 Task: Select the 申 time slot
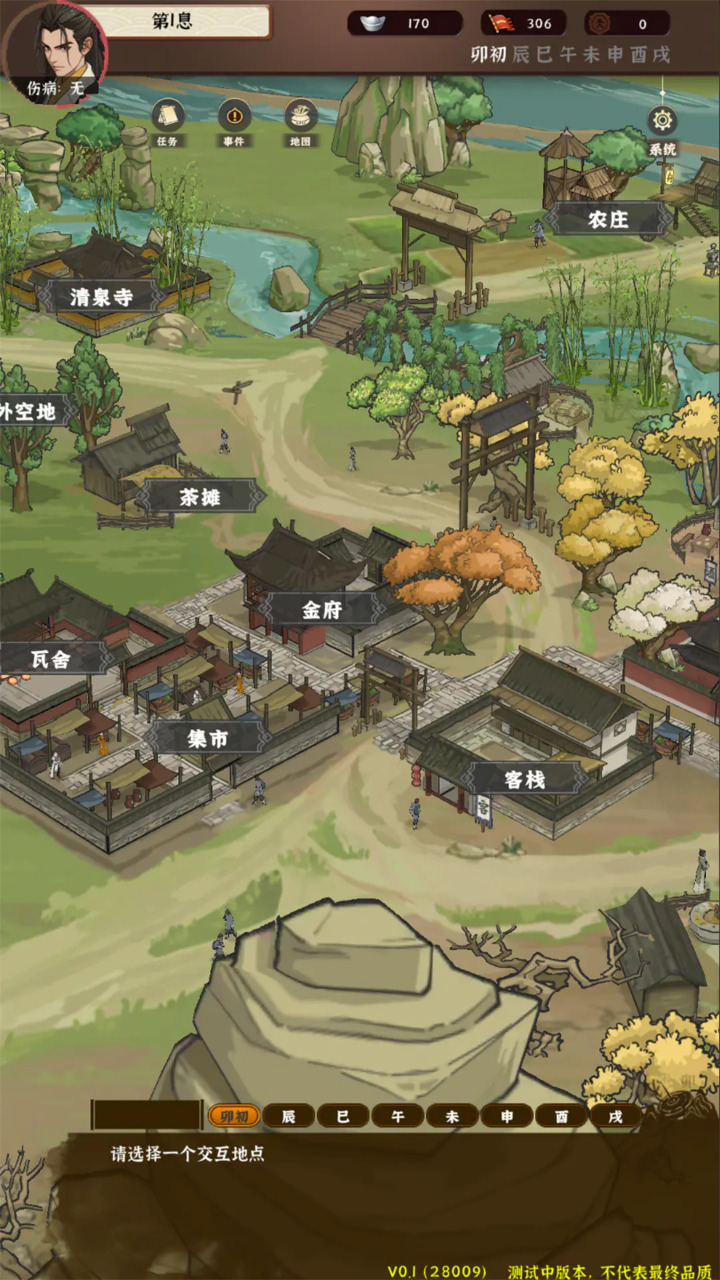tap(507, 1116)
